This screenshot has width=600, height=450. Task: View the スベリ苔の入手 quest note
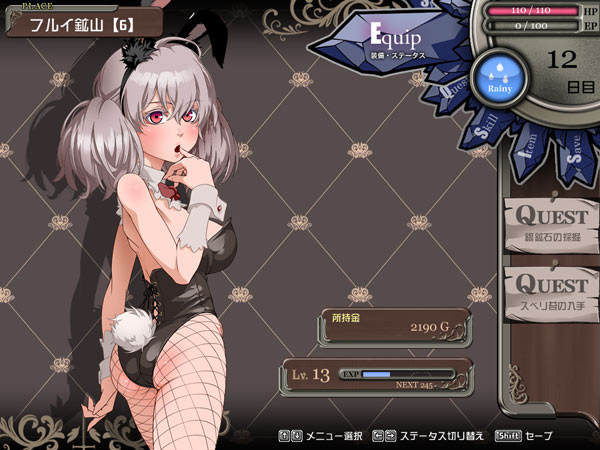coord(551,290)
